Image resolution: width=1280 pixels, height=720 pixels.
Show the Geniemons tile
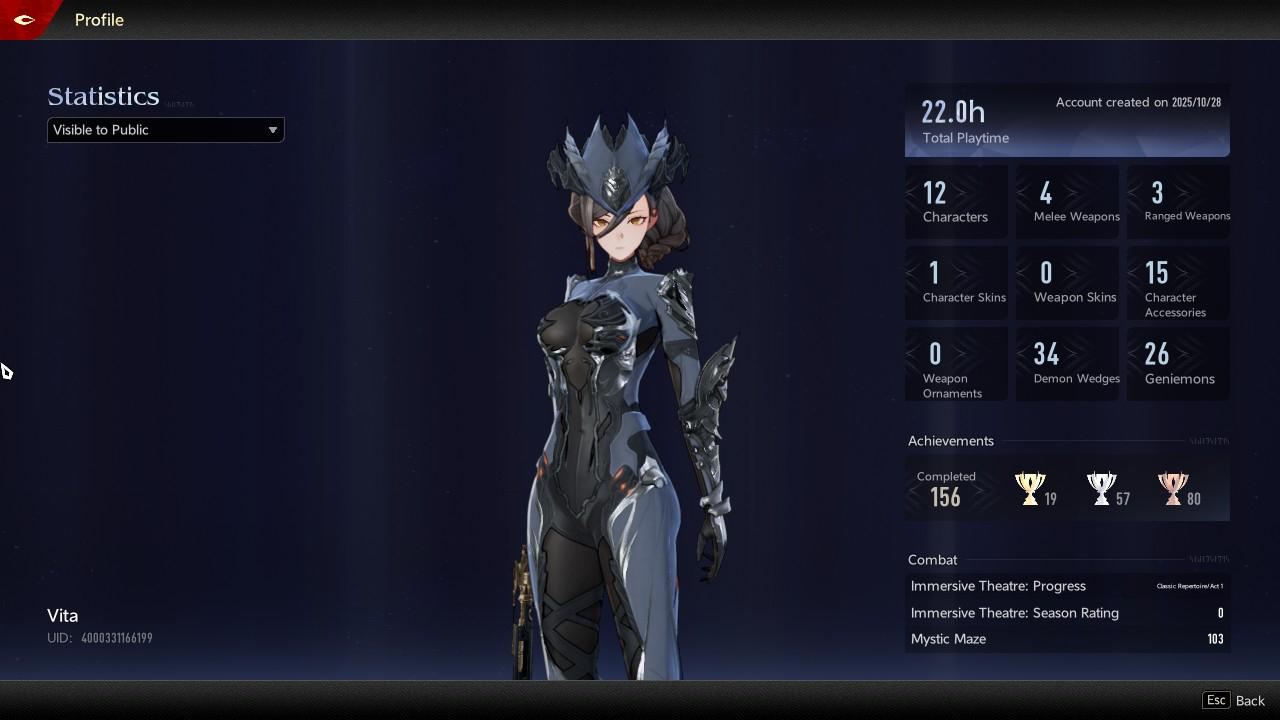click(x=1178, y=364)
